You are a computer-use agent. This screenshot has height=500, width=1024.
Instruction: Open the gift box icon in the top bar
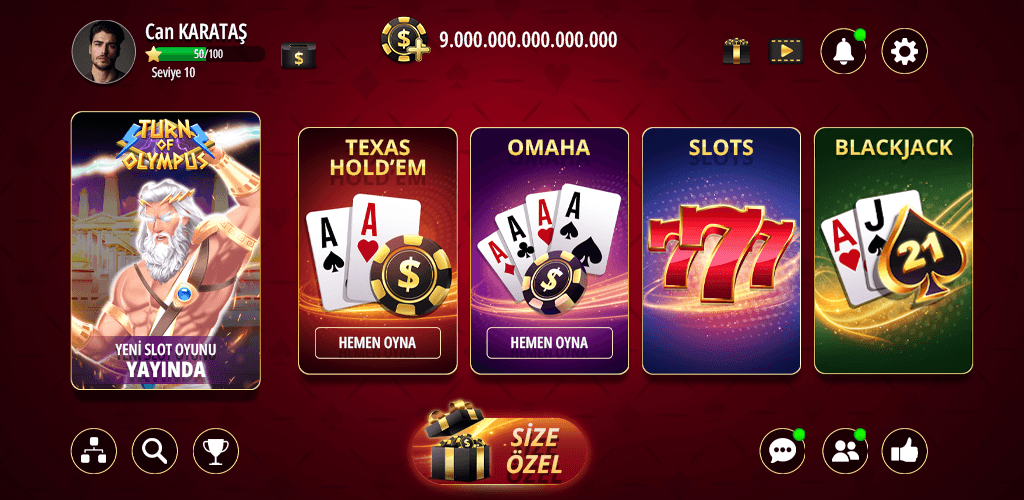pyautogui.click(x=737, y=50)
